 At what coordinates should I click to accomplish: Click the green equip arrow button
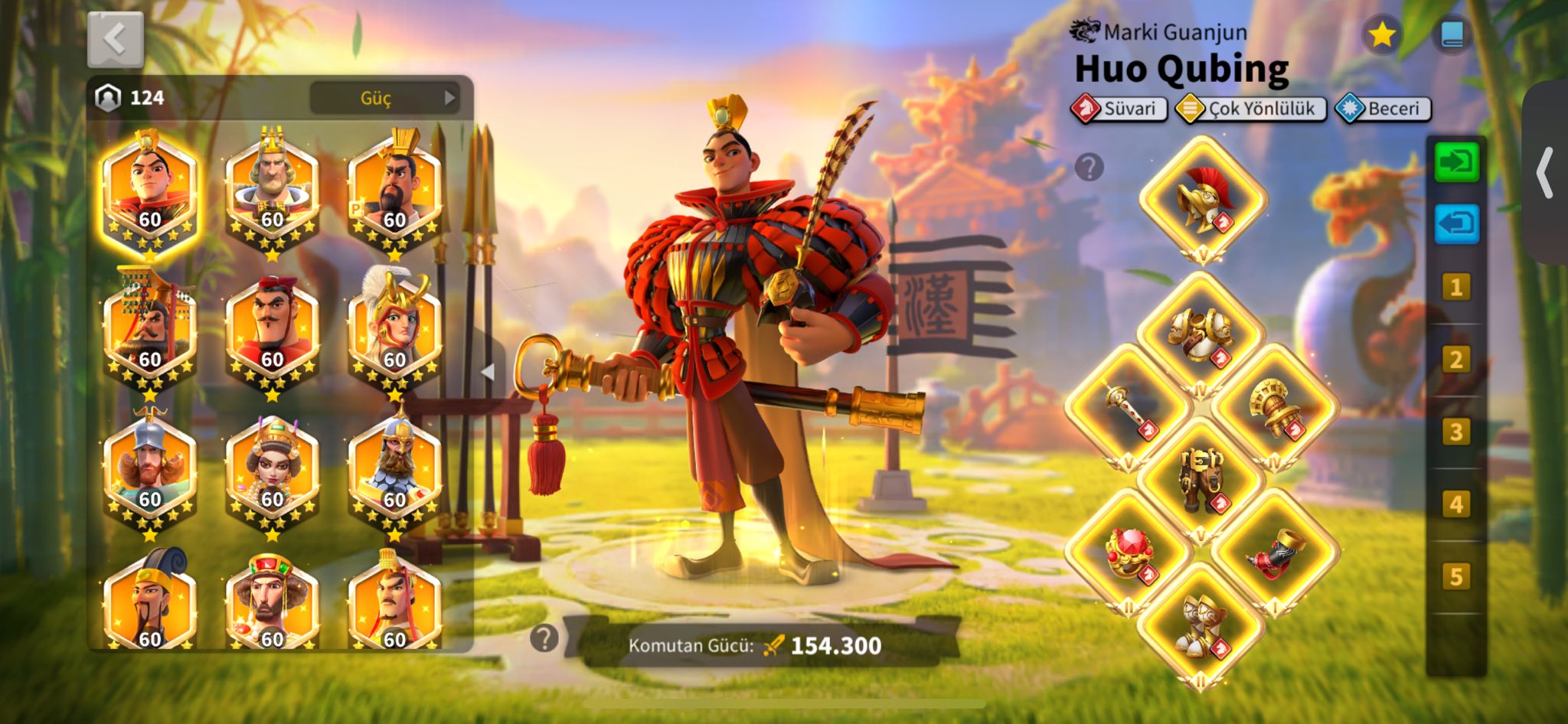coord(1456,162)
